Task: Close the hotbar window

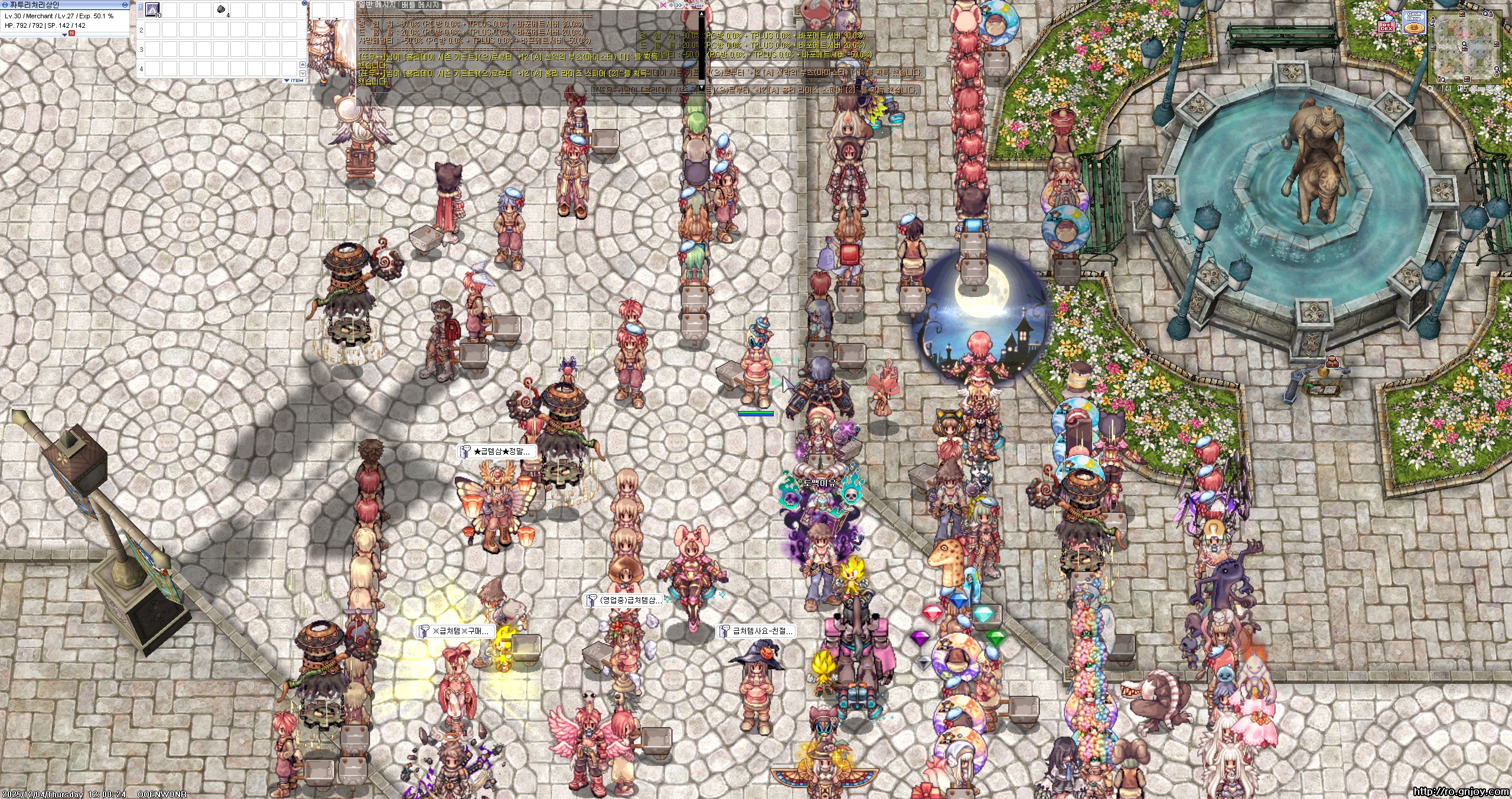Action: click(x=304, y=4)
